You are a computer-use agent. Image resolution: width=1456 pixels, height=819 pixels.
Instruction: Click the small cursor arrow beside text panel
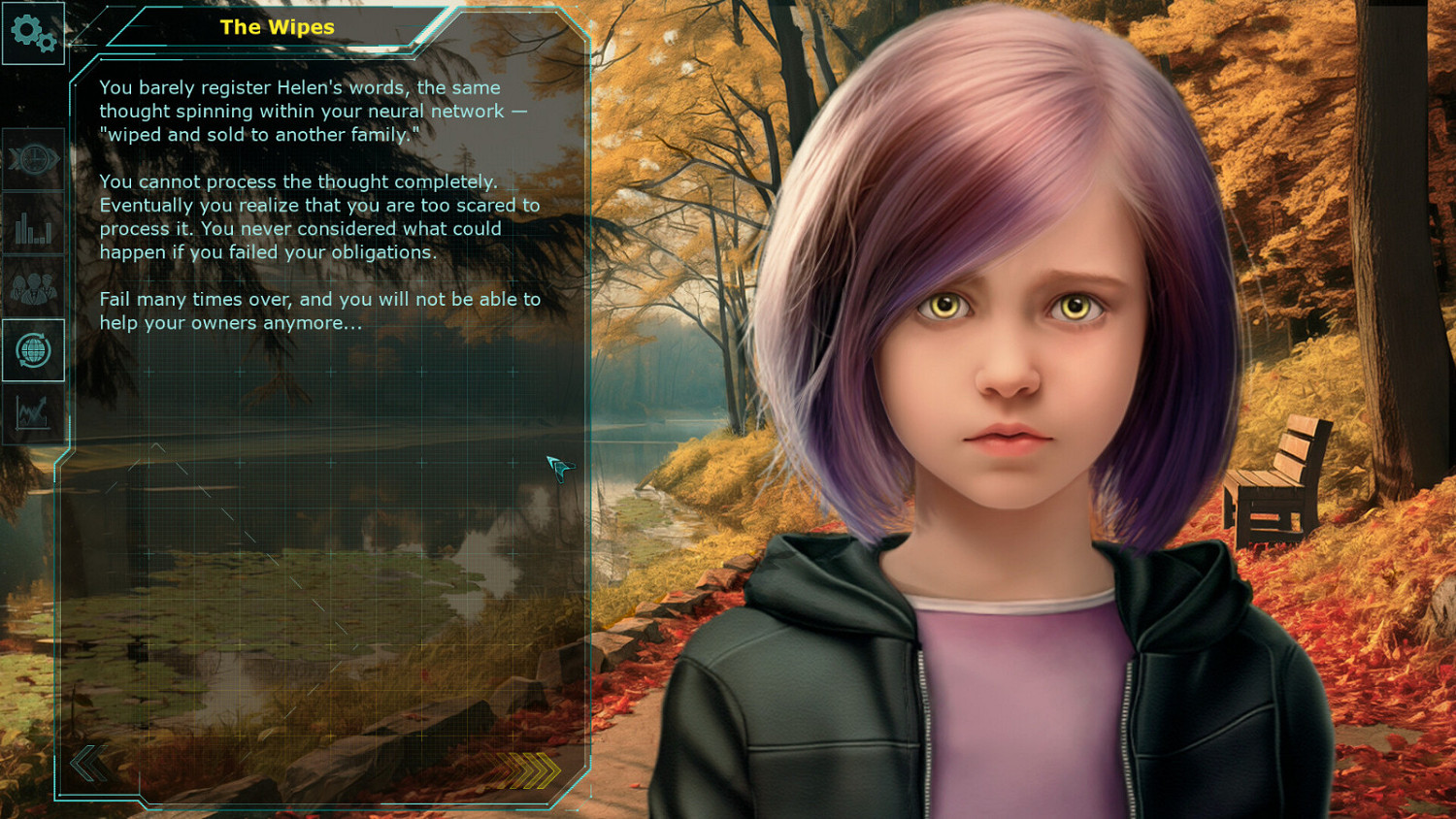click(559, 469)
